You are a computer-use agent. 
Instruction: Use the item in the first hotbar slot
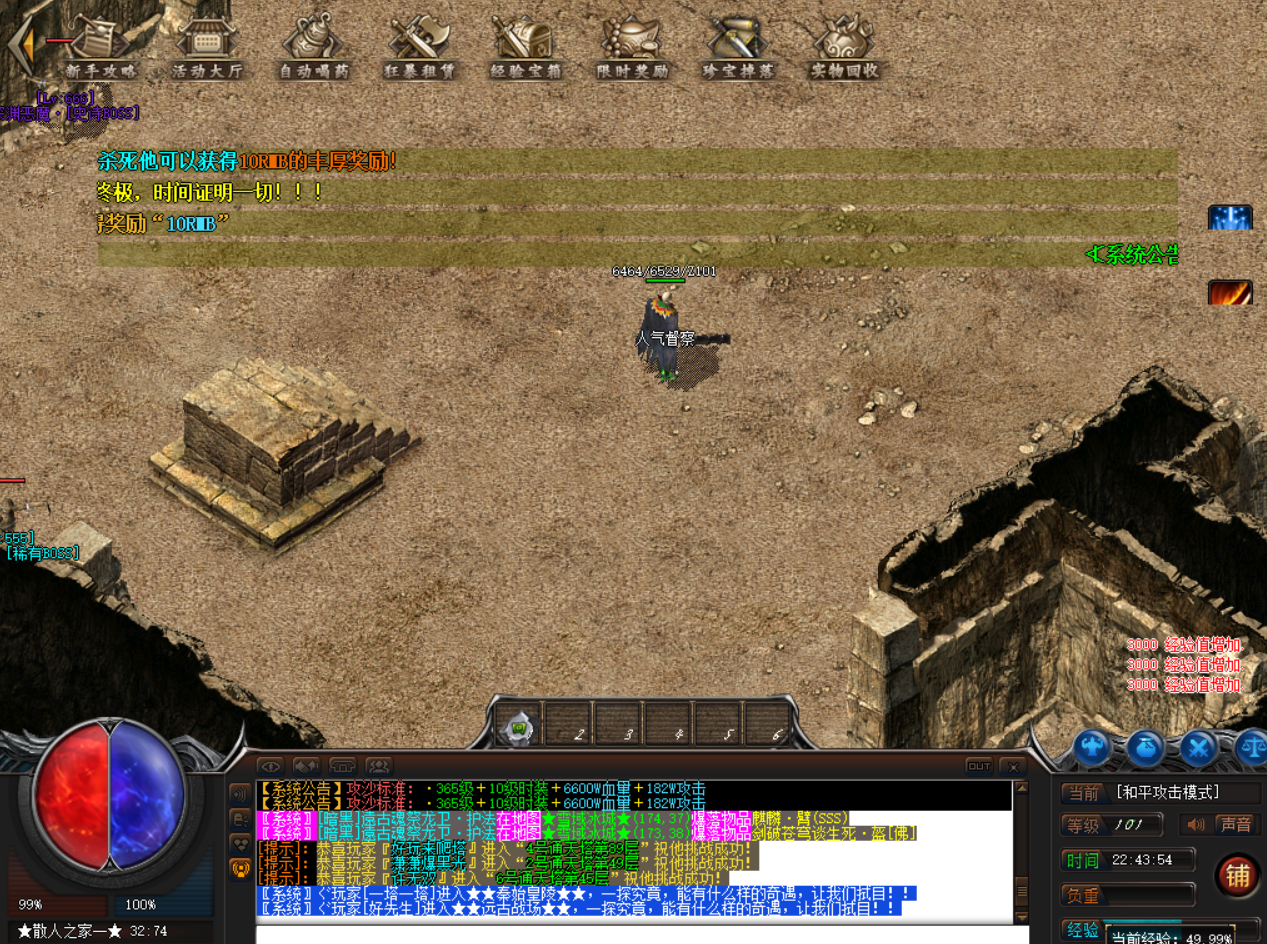click(519, 726)
